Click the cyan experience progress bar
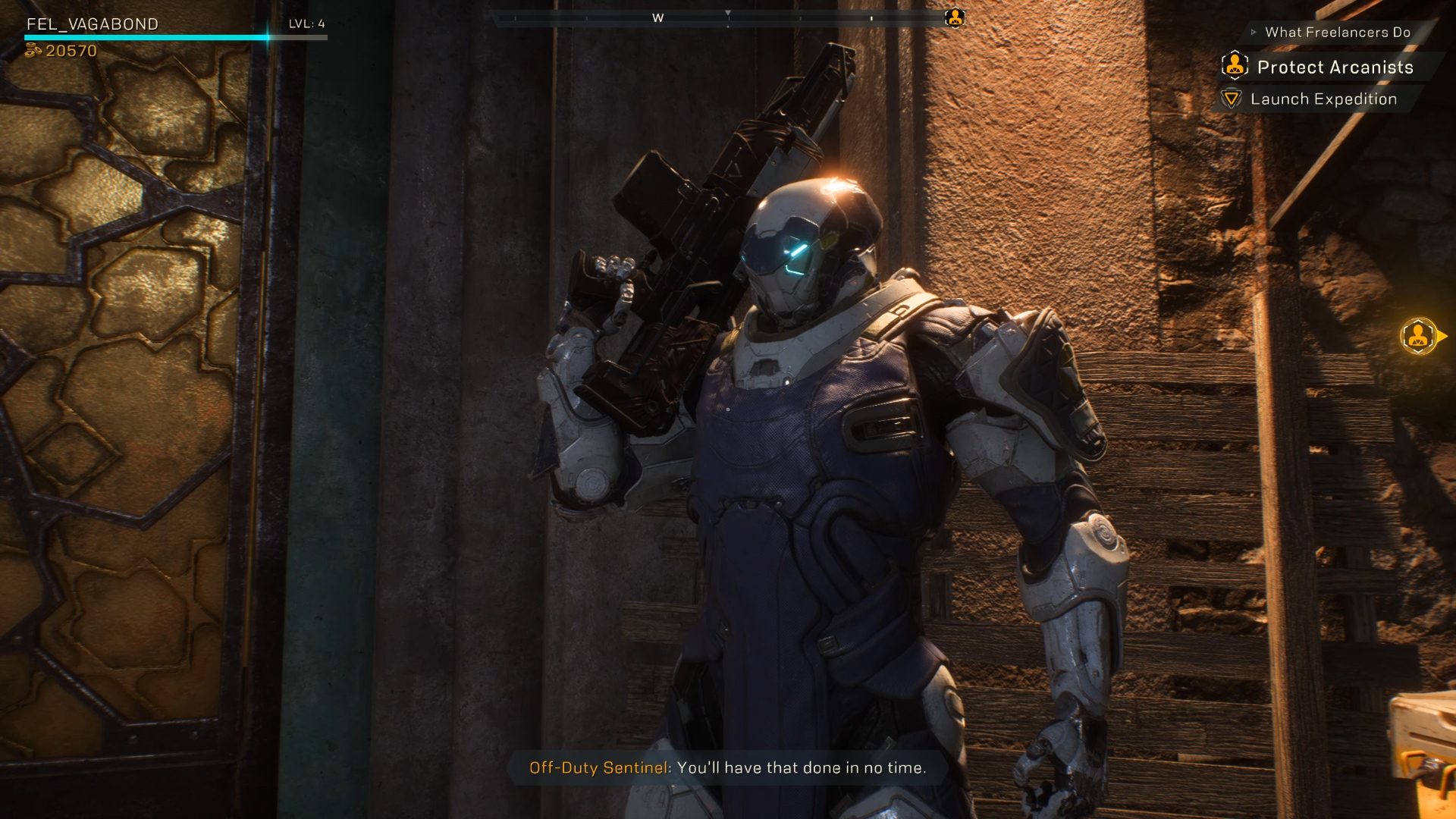Viewport: 1456px width, 819px height. tap(144, 36)
